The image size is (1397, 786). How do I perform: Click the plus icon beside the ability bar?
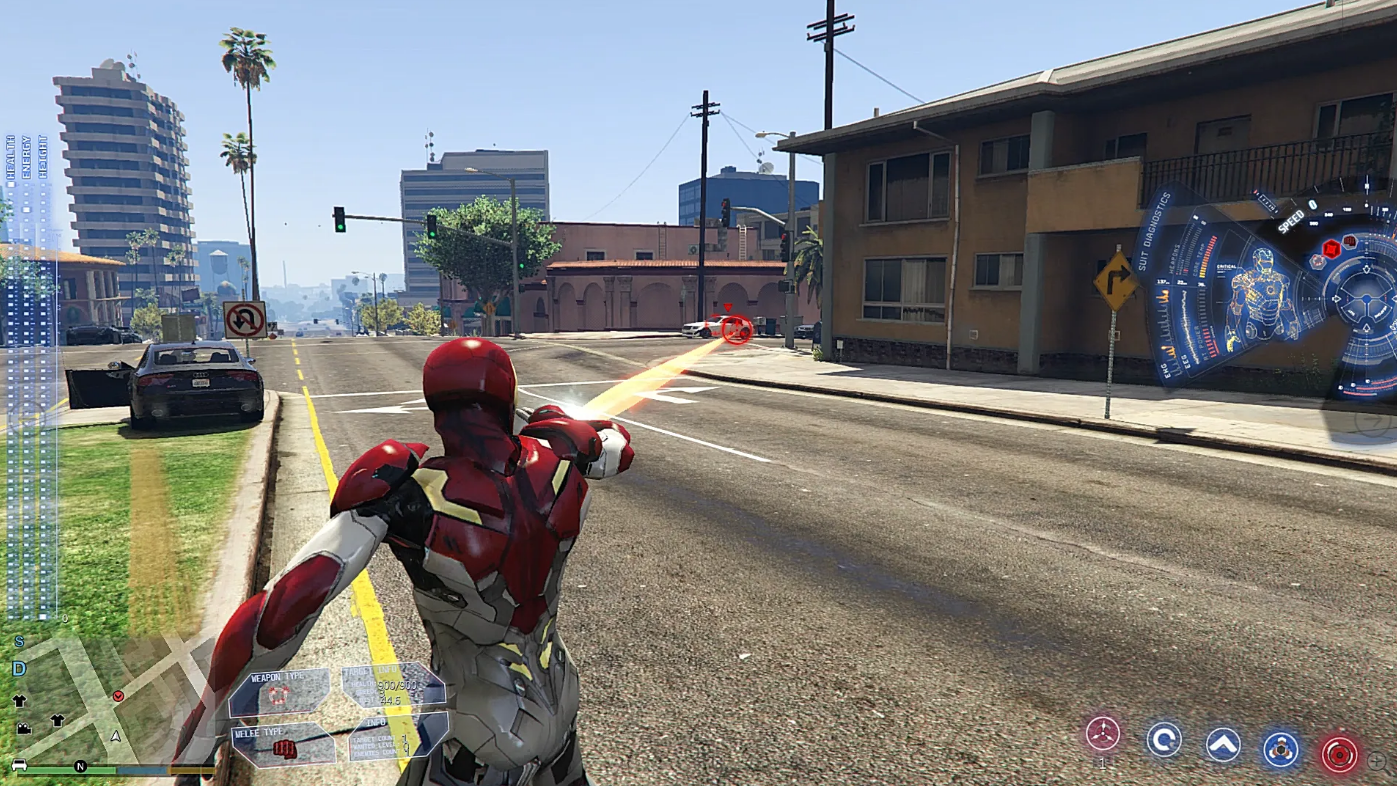[1376, 760]
